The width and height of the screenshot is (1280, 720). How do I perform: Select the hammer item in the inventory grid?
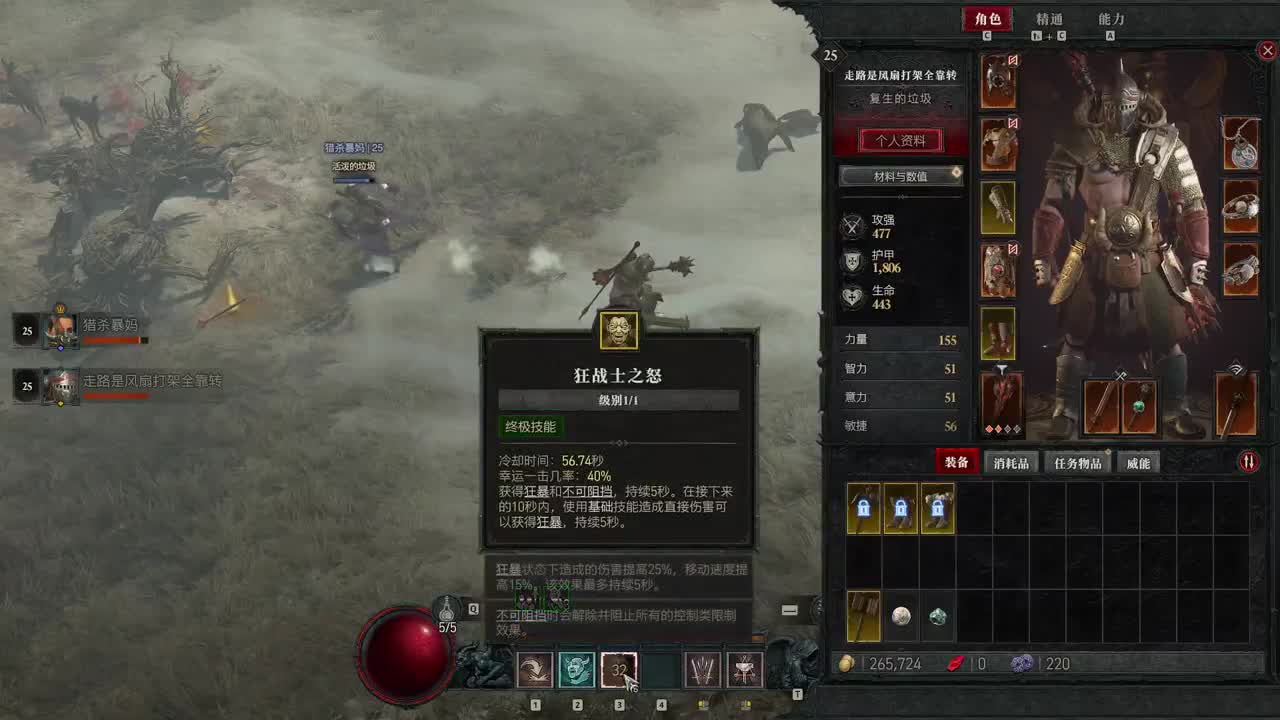(x=862, y=616)
